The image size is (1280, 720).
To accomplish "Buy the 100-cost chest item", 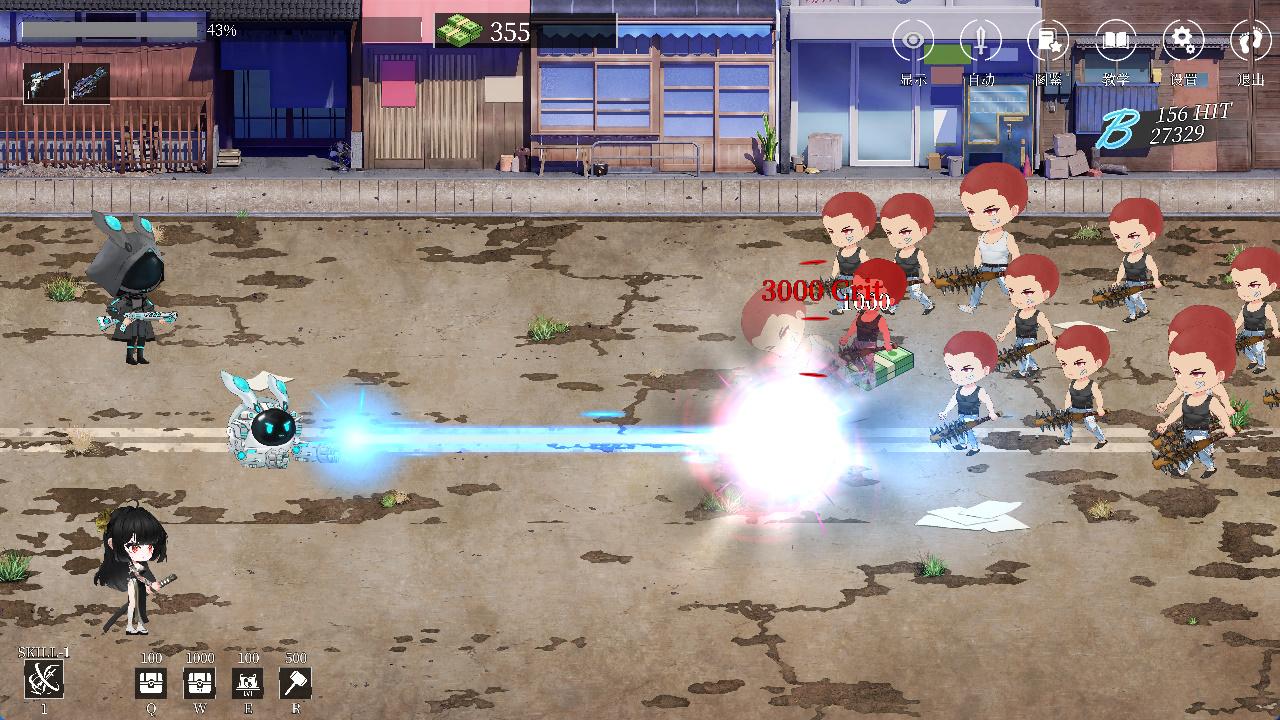I will tap(151, 684).
